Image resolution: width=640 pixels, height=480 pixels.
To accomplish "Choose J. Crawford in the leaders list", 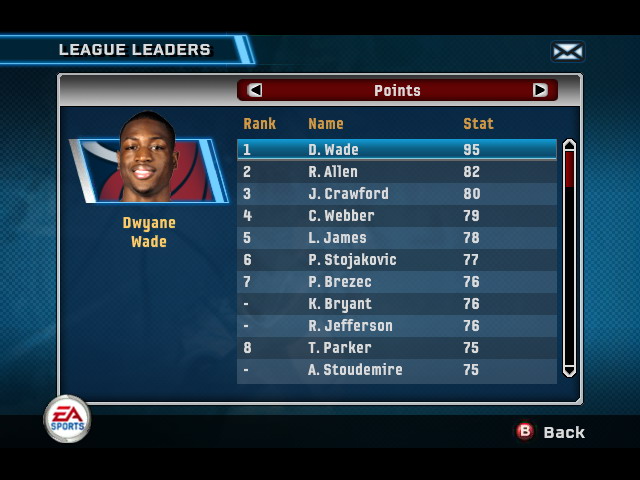I will [396, 194].
